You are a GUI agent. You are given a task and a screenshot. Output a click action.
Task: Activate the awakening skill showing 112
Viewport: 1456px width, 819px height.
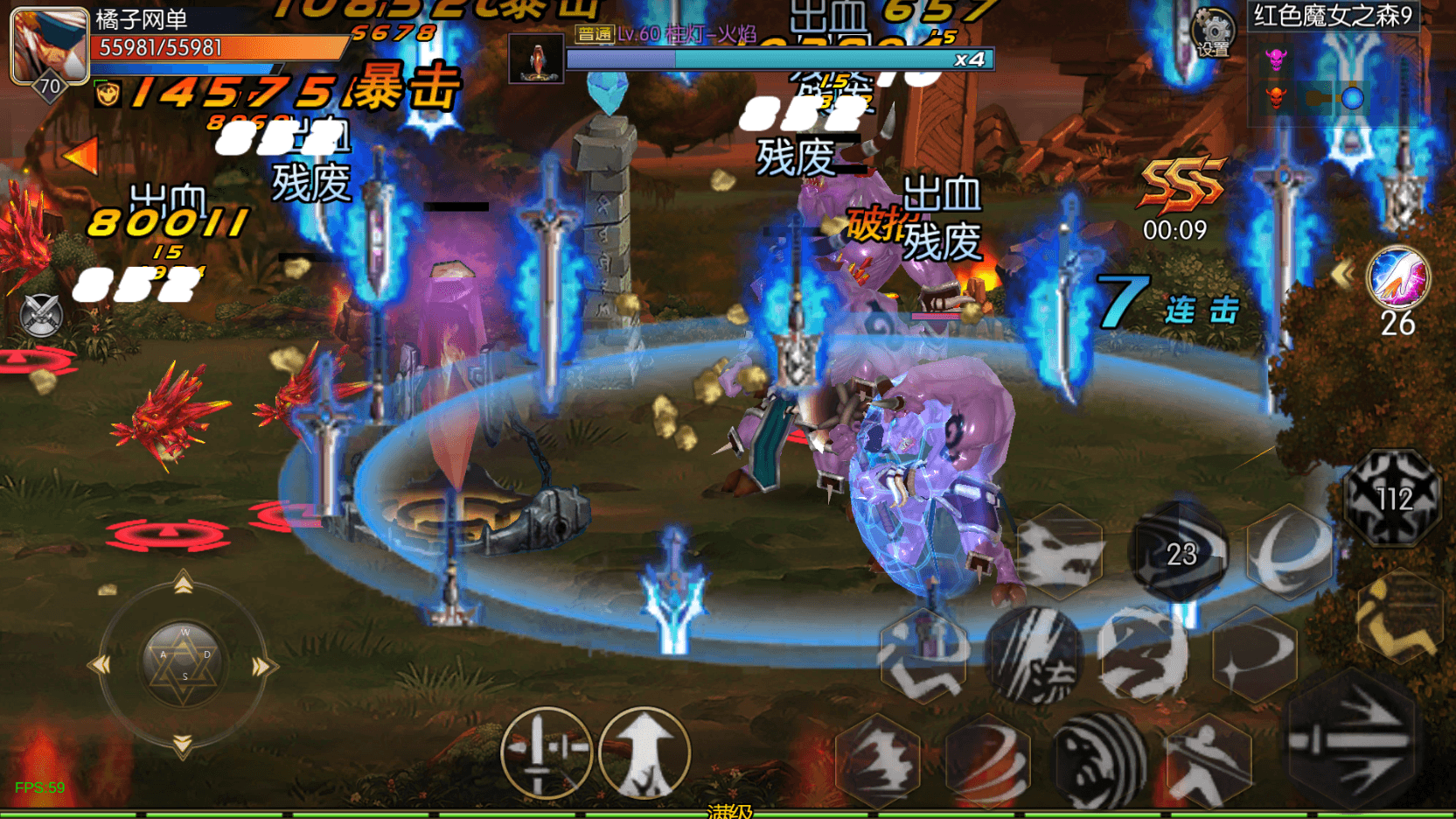click(x=1393, y=498)
